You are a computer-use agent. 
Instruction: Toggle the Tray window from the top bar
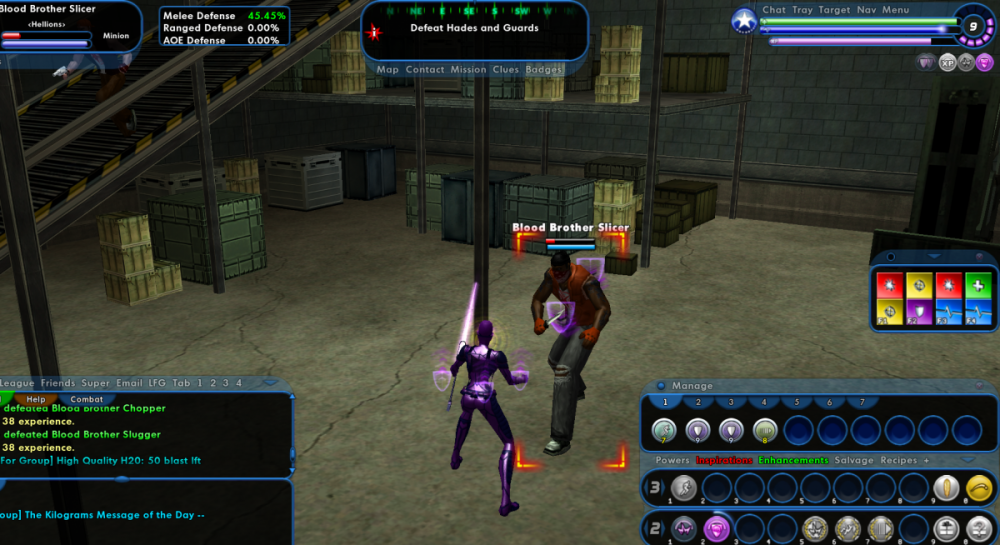coord(802,10)
